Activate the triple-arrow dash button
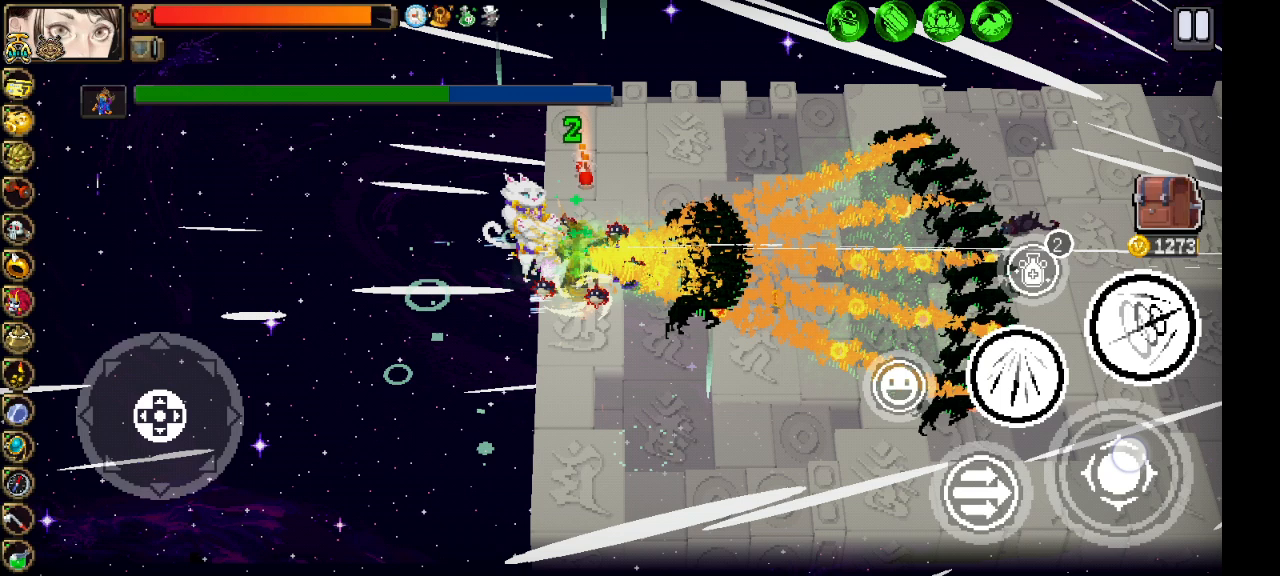 pyautogui.click(x=981, y=492)
